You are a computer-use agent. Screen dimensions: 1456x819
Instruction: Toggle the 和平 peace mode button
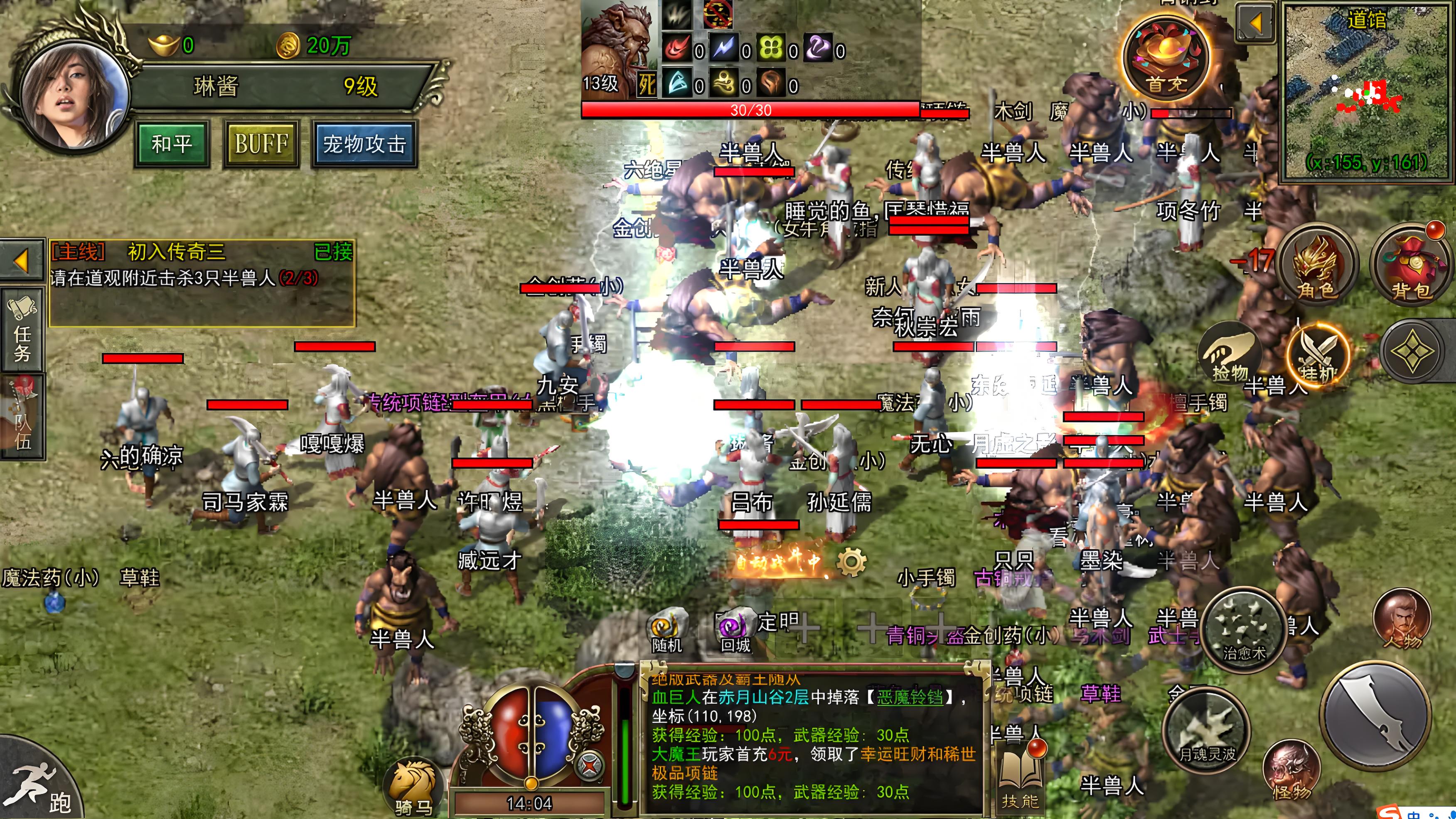click(172, 144)
